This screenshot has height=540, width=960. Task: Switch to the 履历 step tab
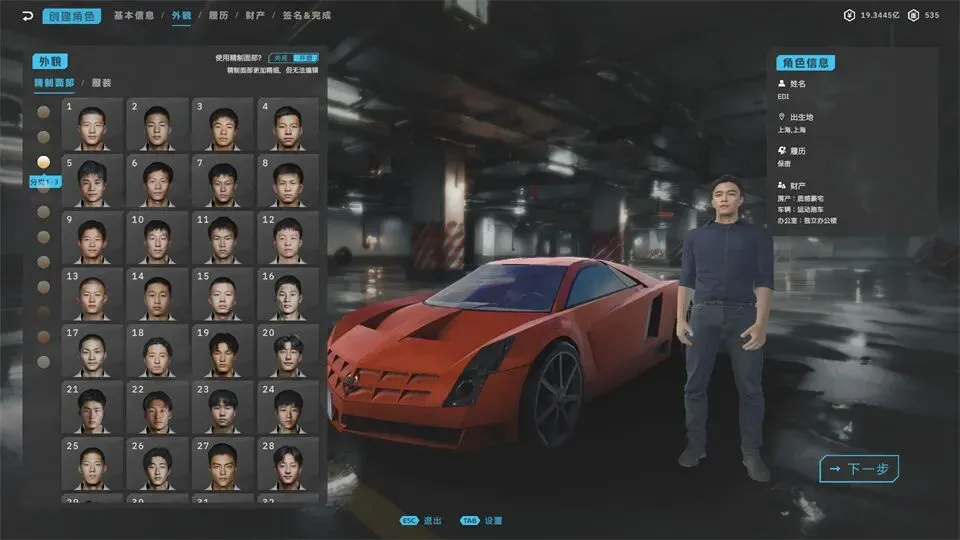tap(218, 16)
